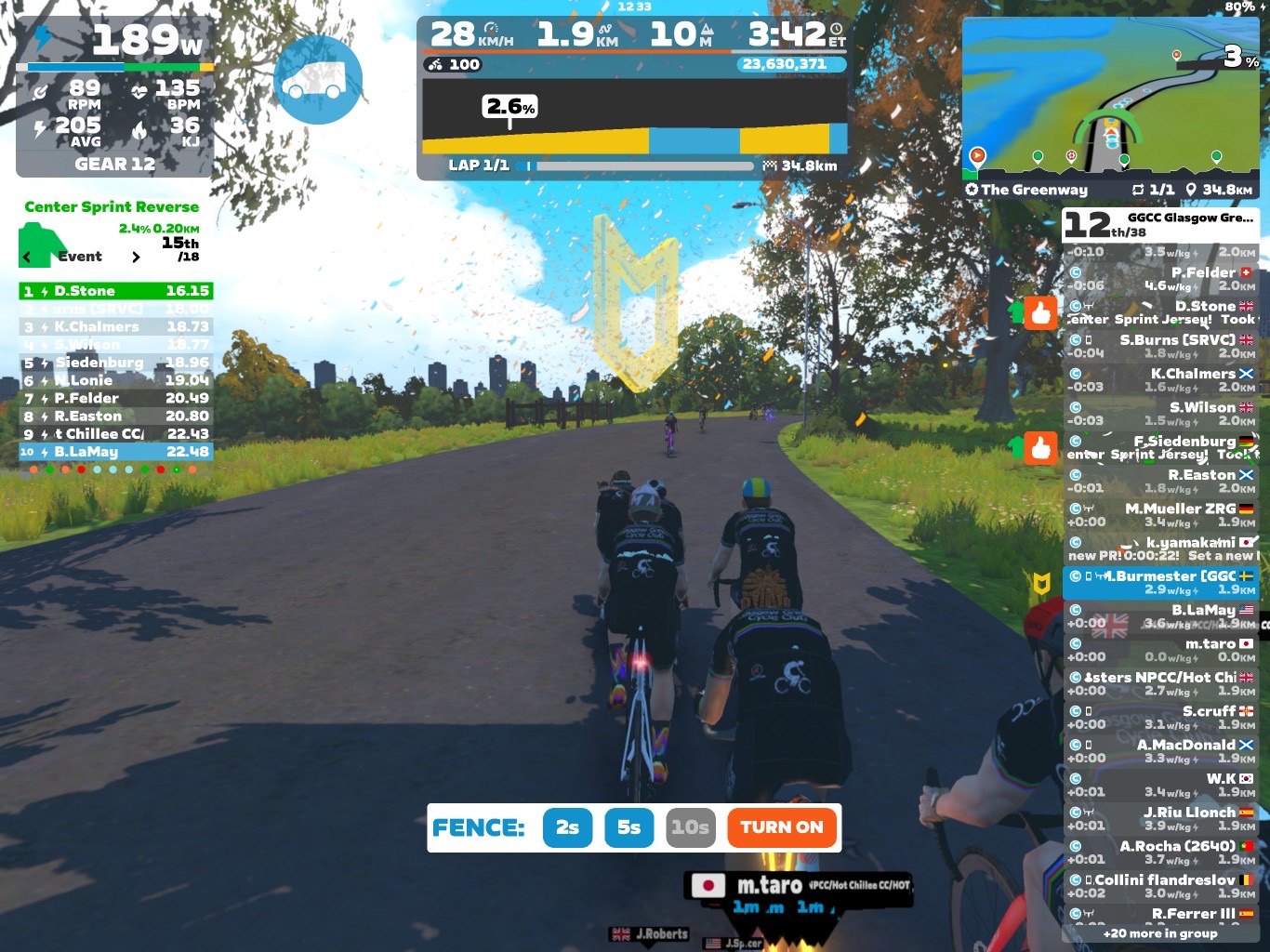Turn on the fence

click(x=781, y=827)
